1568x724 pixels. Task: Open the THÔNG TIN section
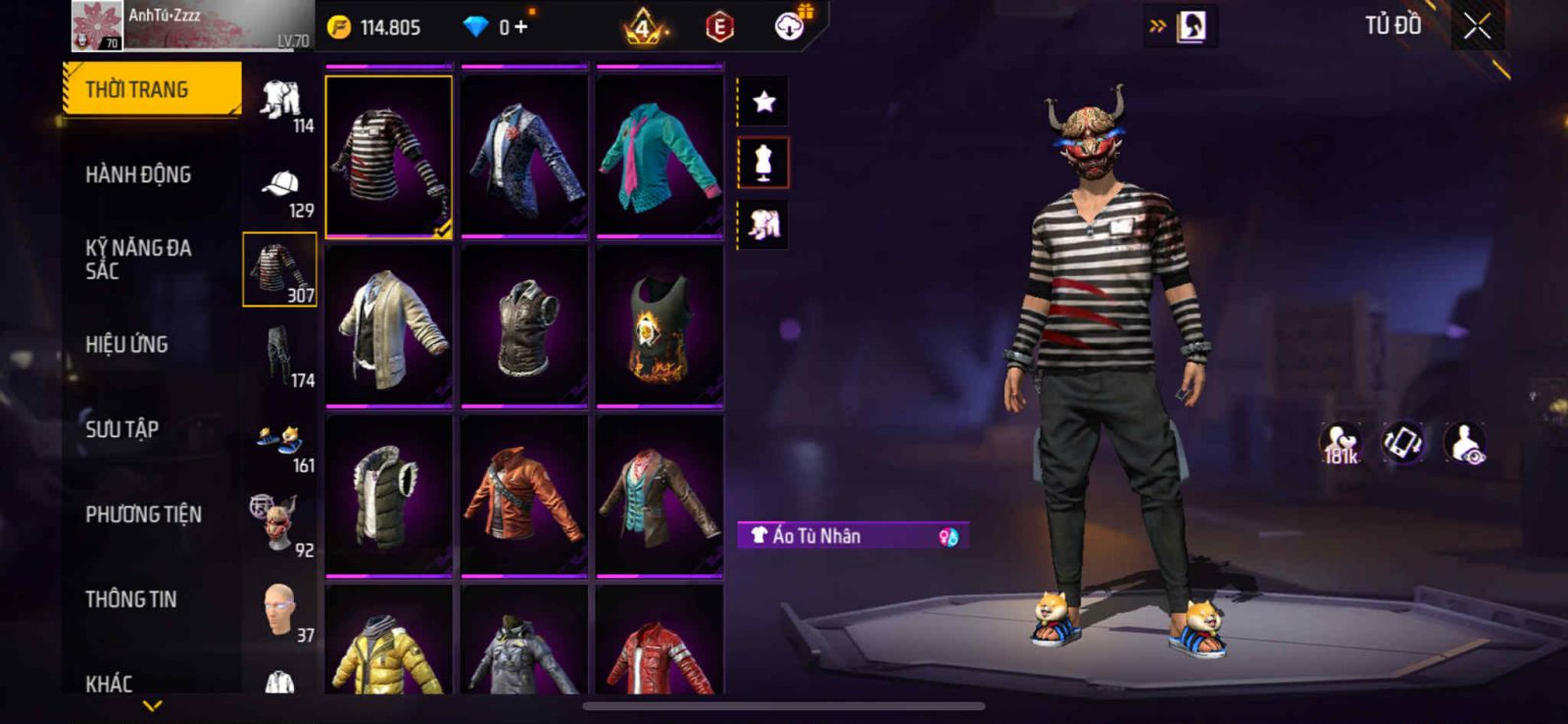[130, 599]
